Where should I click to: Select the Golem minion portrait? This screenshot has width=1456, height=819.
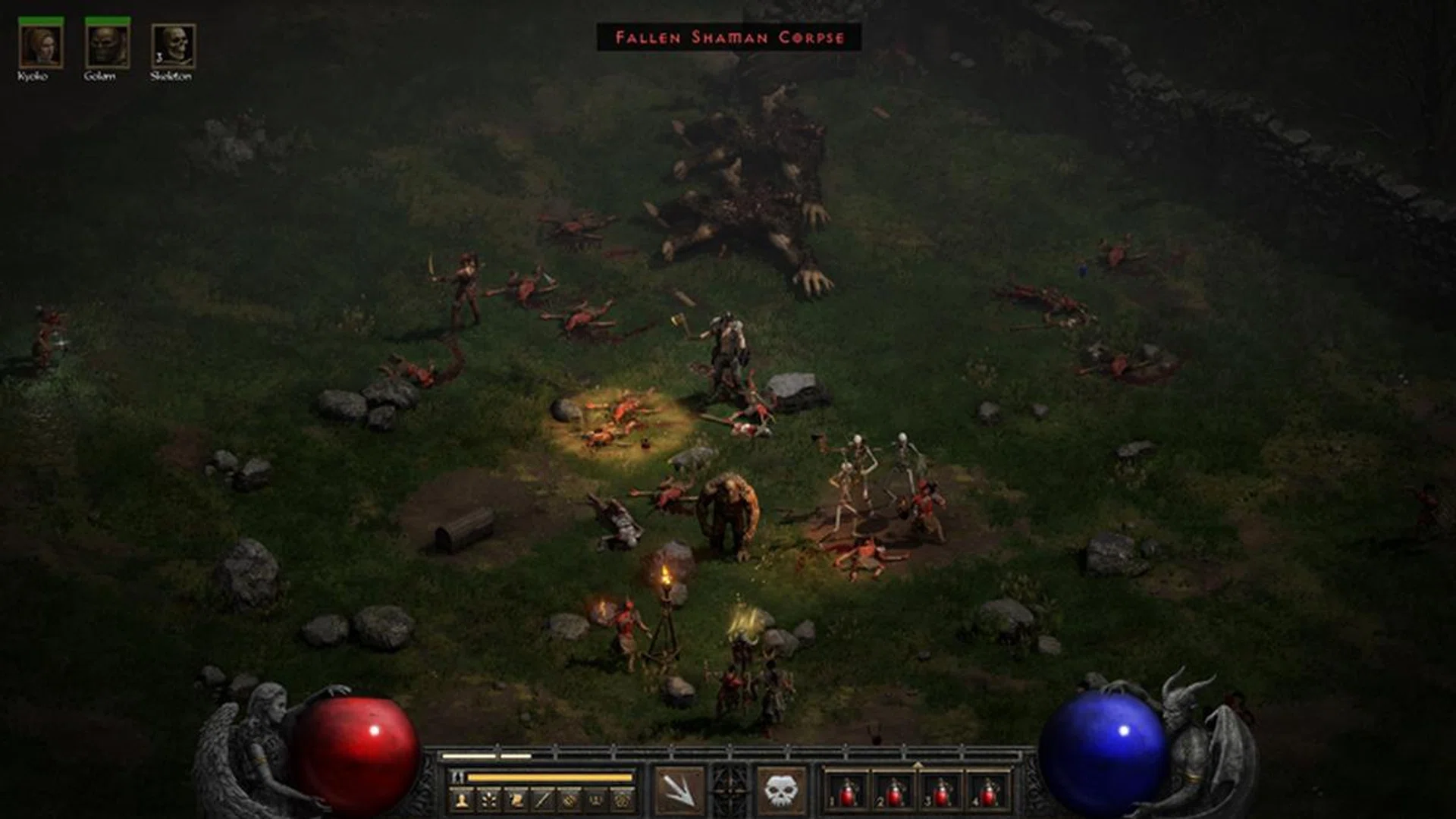tap(107, 47)
